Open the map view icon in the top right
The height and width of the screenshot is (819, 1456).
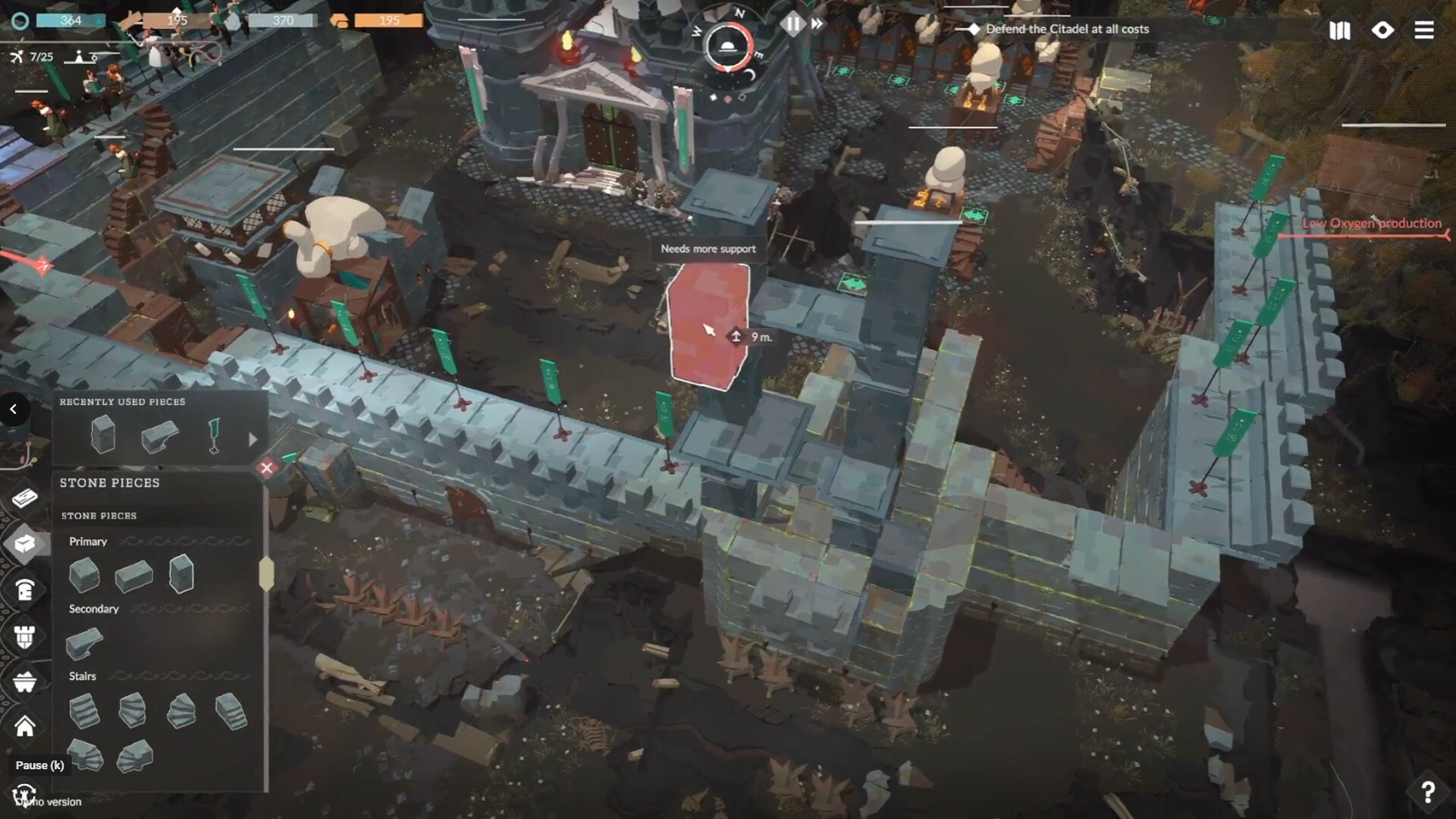pos(1339,31)
